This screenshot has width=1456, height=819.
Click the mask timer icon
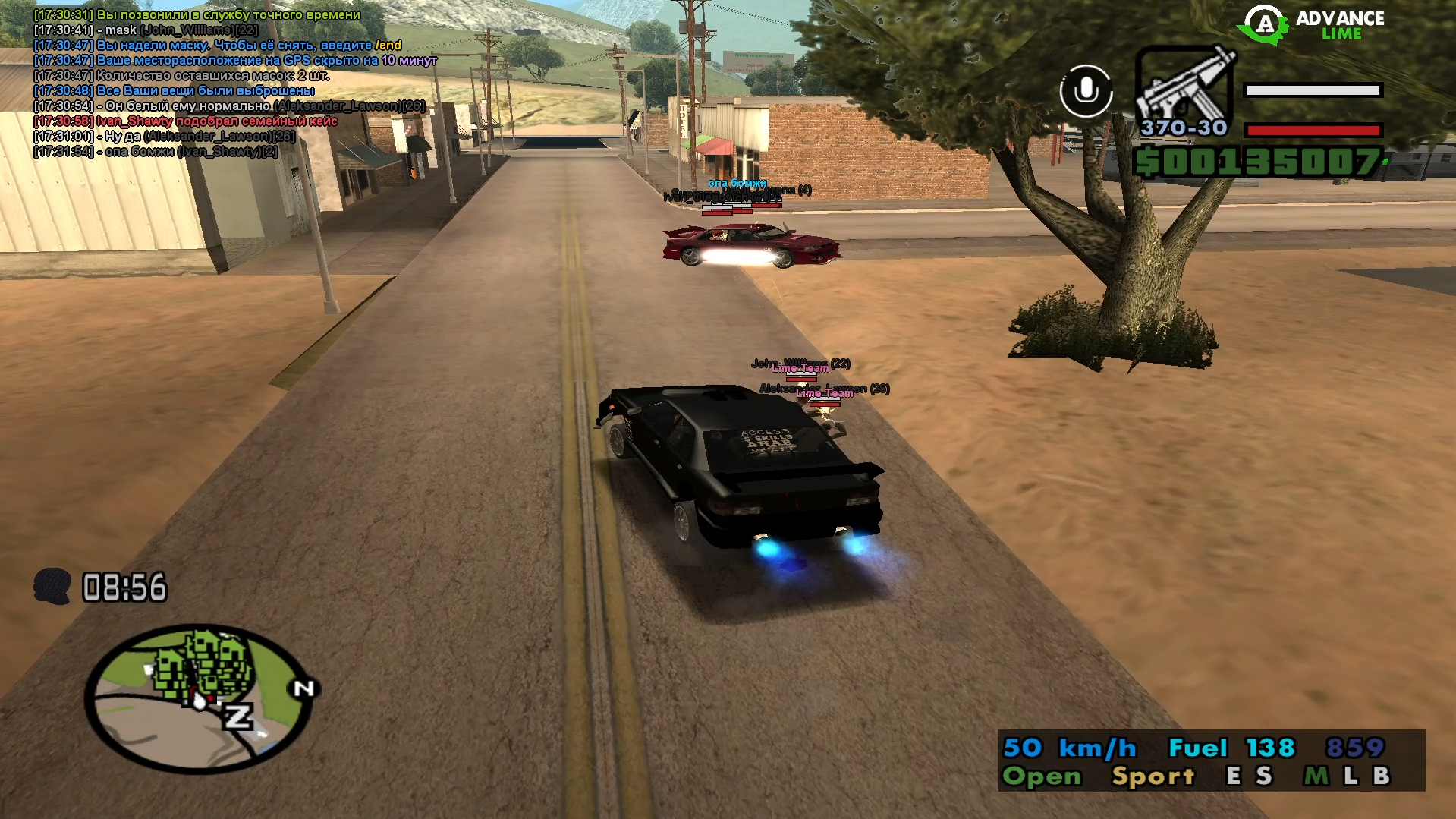pos(52,587)
